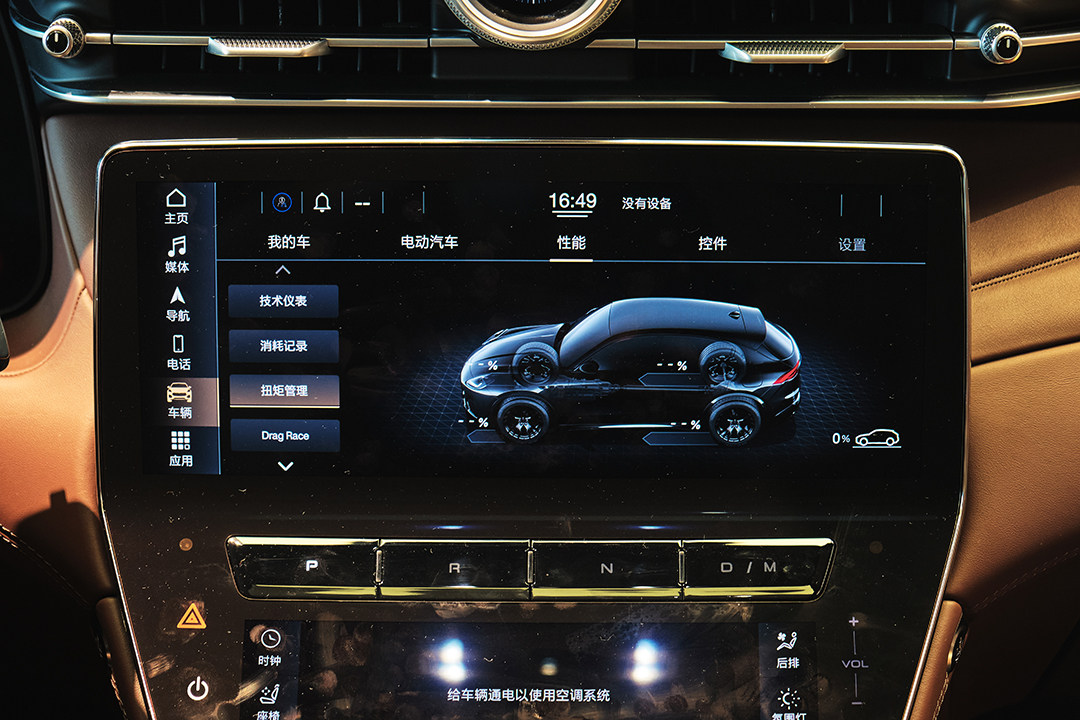Open the 主页 home screen
Viewport: 1080px width, 720px height.
(x=176, y=206)
